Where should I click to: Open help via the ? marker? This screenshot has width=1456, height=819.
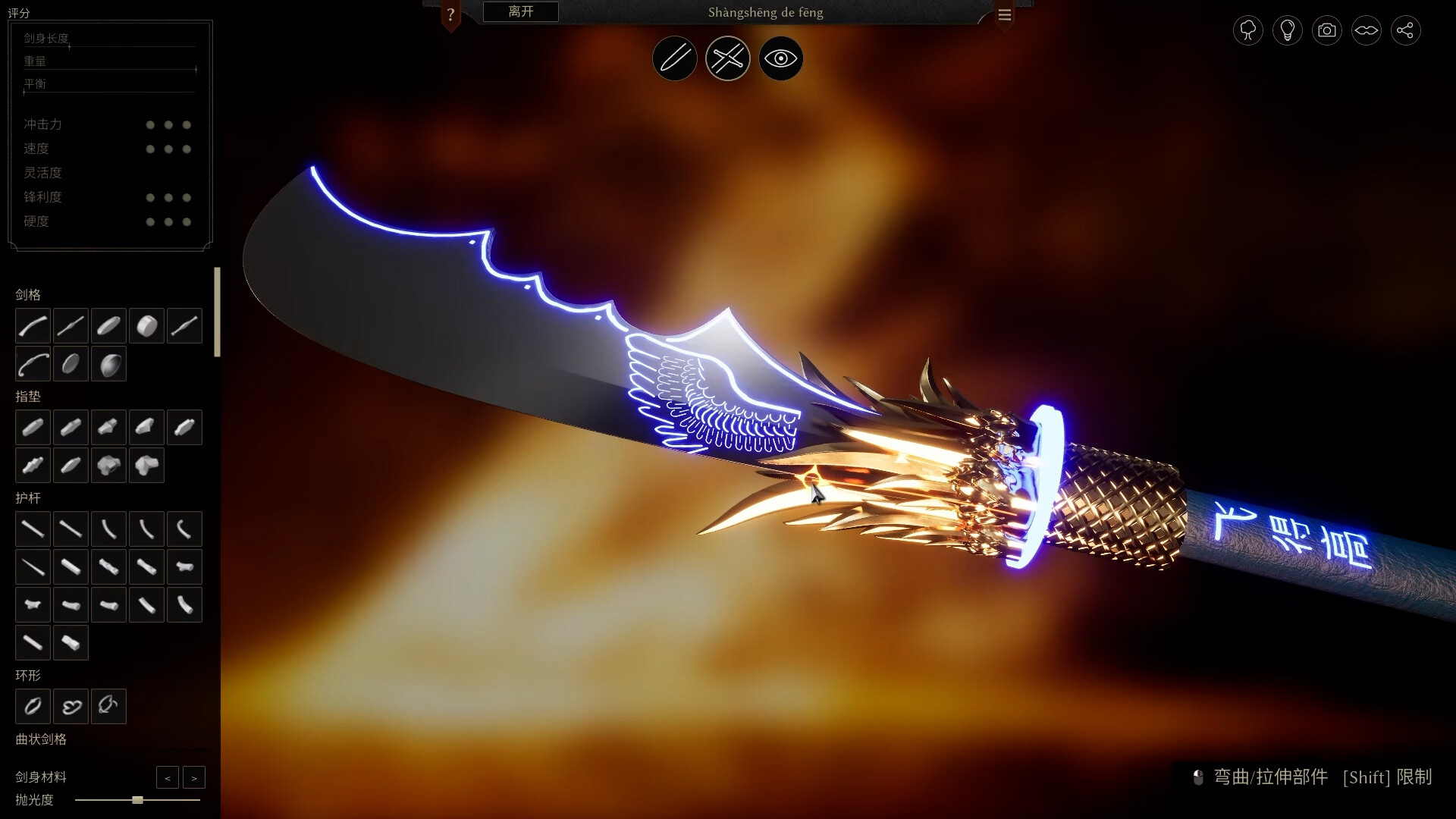click(453, 14)
